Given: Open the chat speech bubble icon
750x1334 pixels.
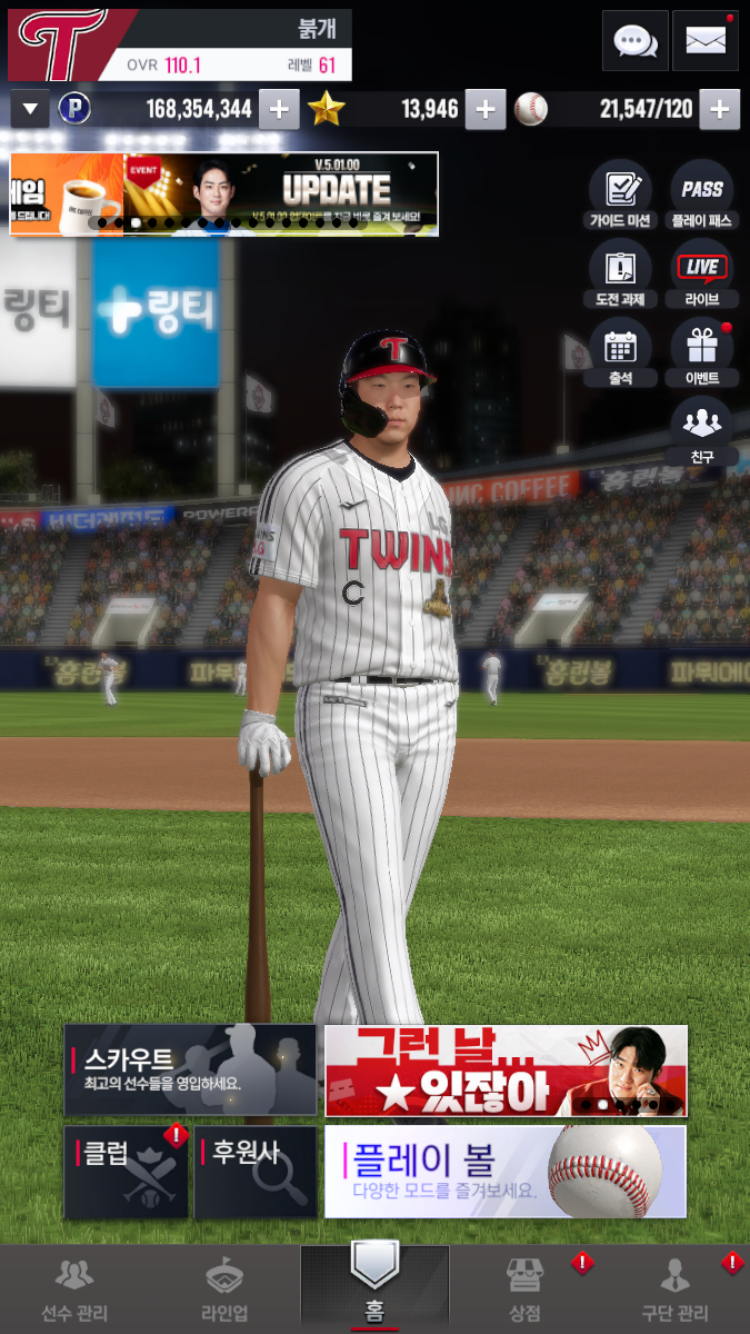Looking at the screenshot, I should pyautogui.click(x=635, y=41).
